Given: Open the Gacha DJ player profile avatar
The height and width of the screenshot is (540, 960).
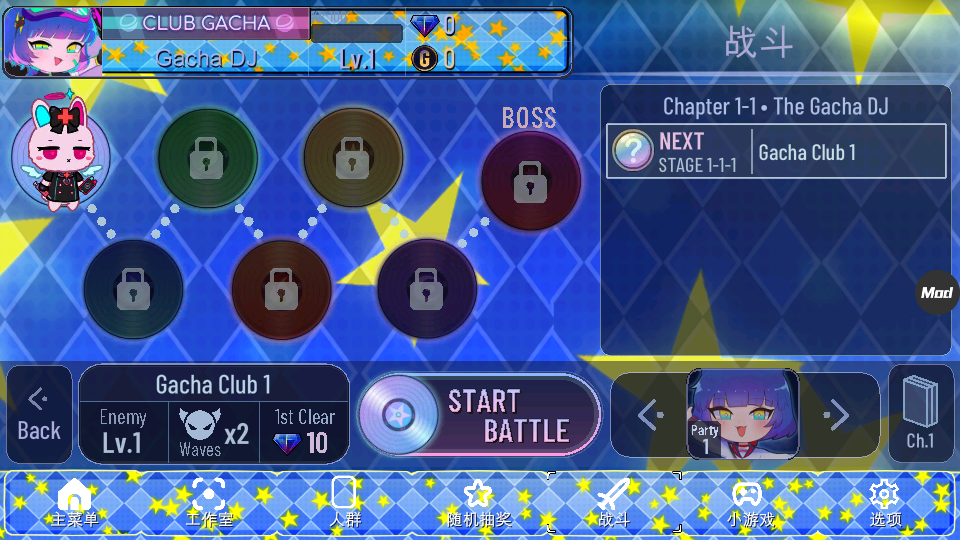Looking at the screenshot, I should pos(52,42).
